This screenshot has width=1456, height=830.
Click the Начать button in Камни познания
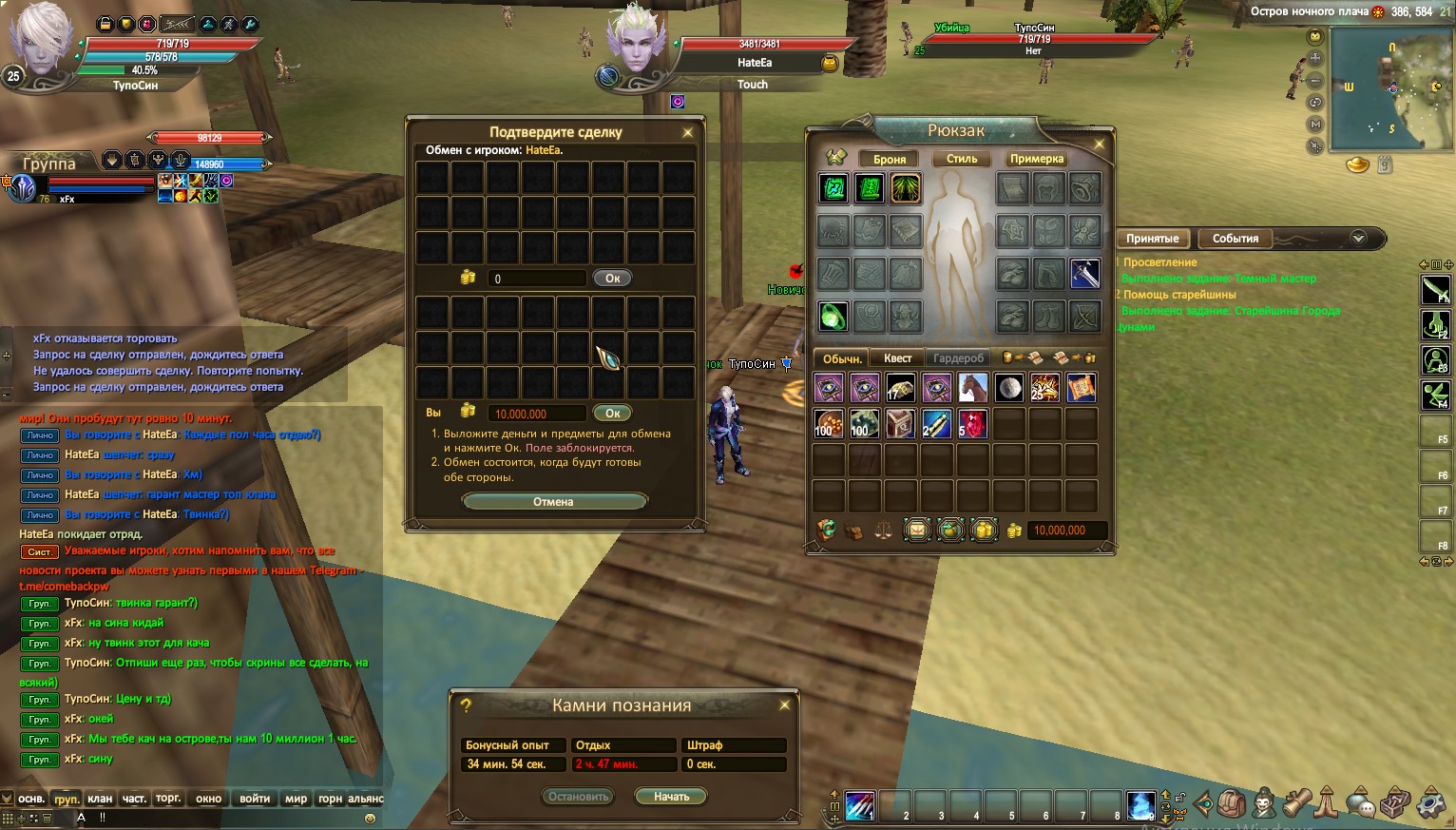tap(671, 797)
